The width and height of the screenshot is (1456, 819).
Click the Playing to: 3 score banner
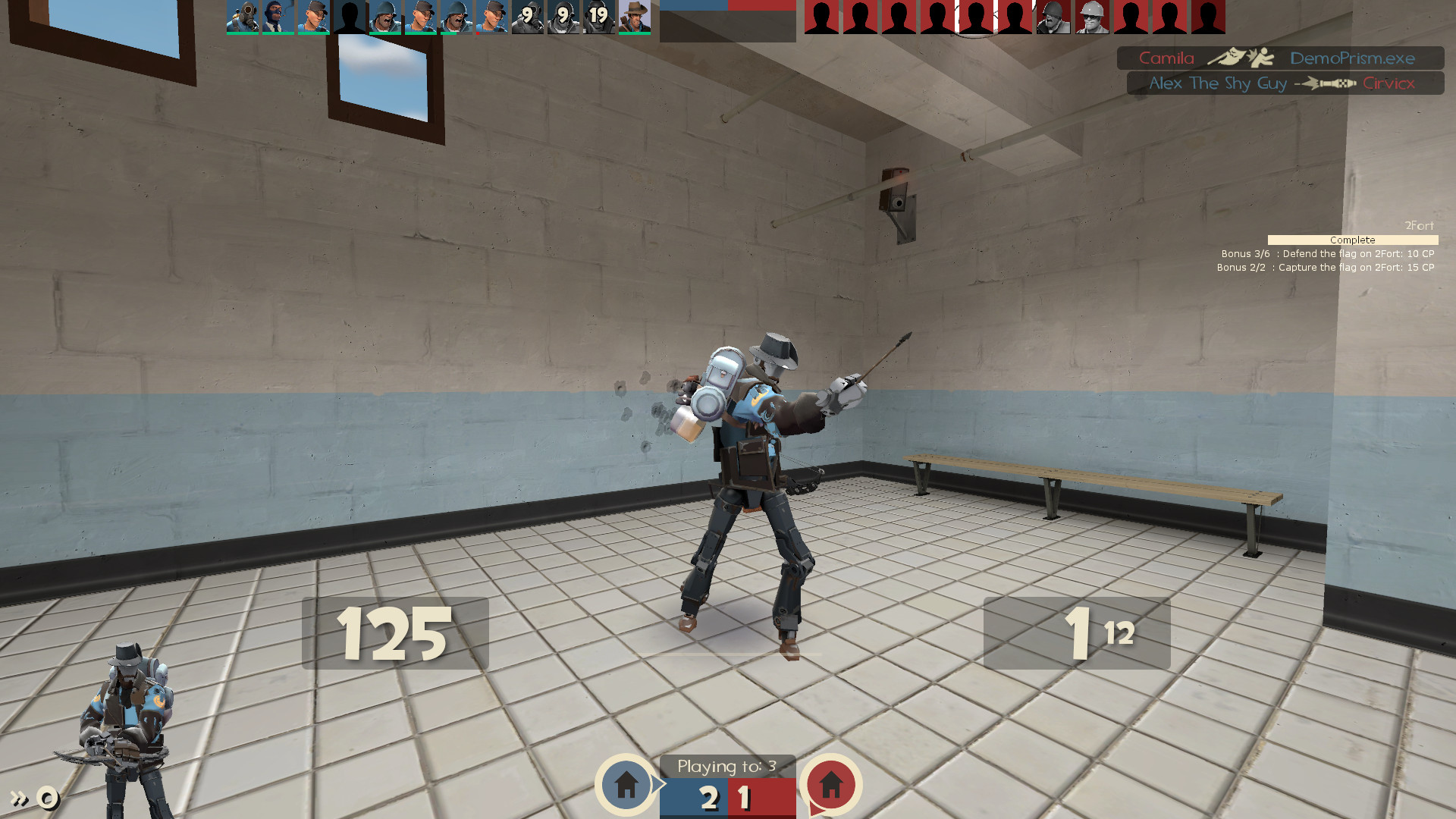click(727, 766)
